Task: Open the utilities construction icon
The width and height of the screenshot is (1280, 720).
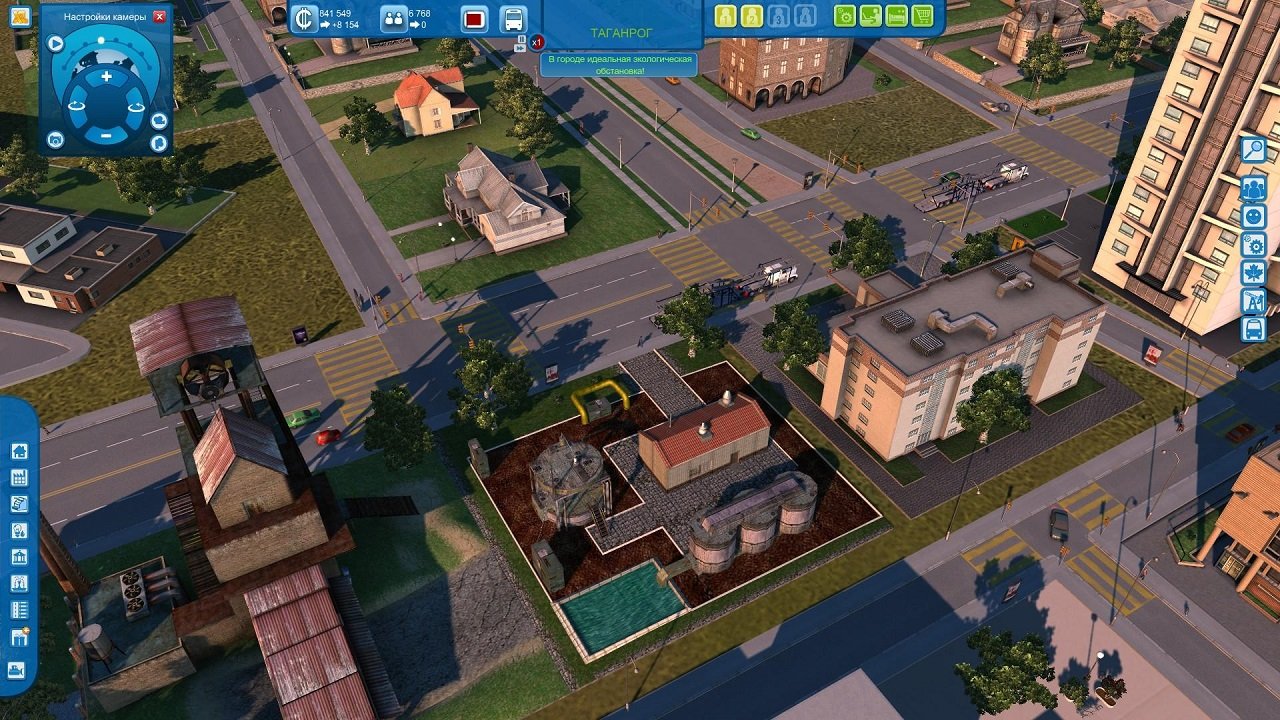Action: 19,528
